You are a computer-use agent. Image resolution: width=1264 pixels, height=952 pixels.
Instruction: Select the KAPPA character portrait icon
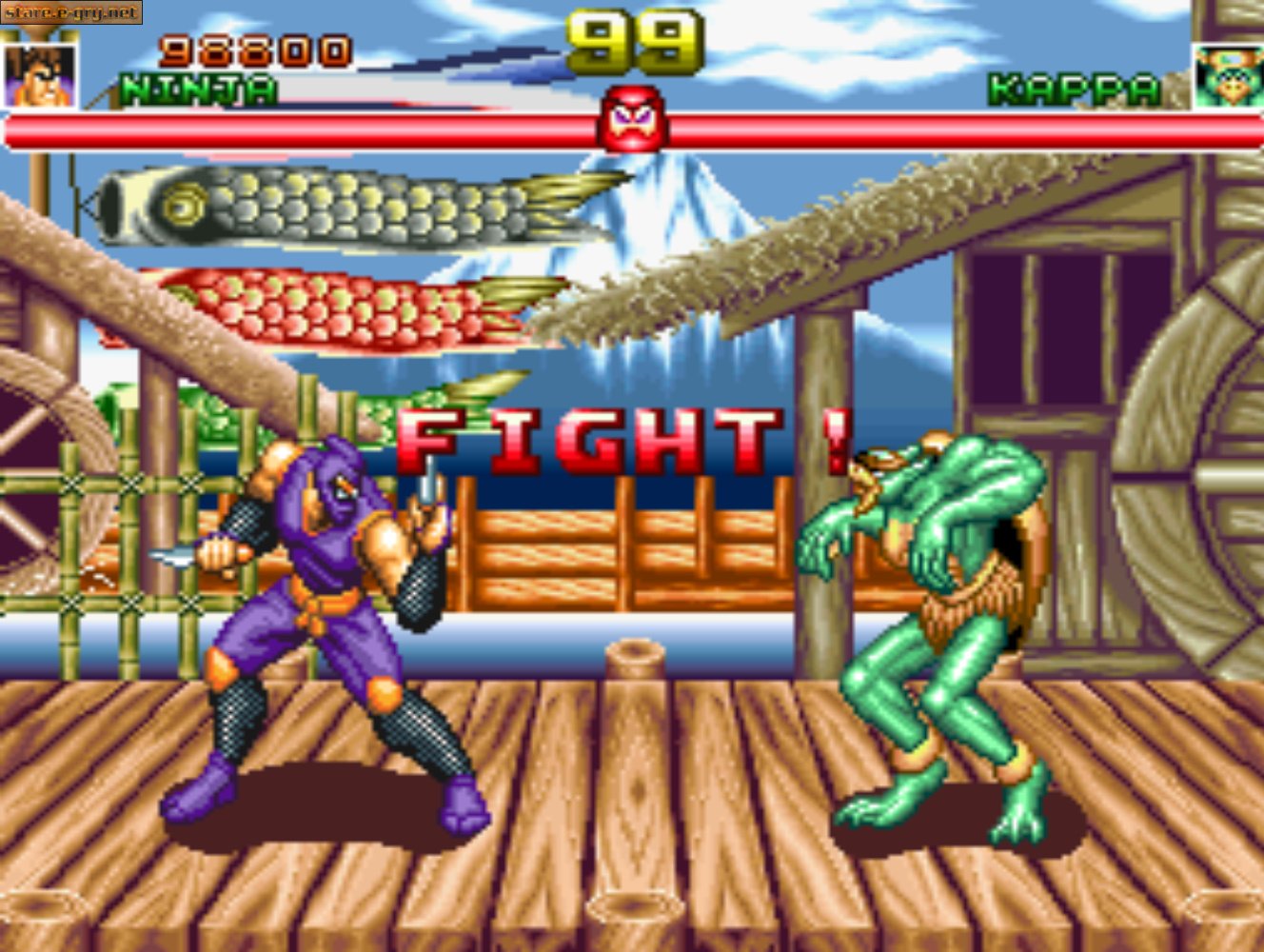coord(1228,77)
